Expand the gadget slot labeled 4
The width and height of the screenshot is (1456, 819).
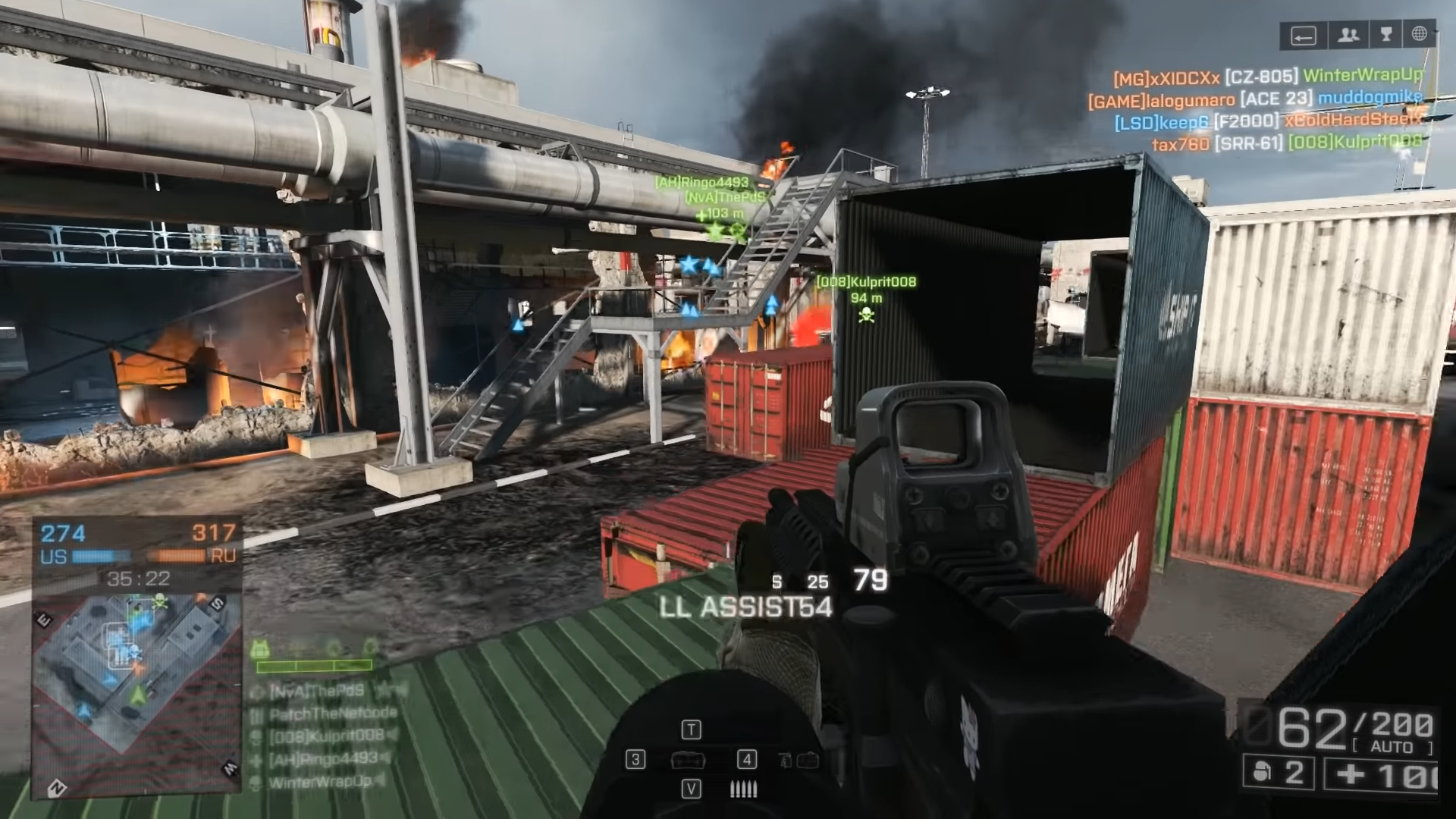click(x=747, y=761)
